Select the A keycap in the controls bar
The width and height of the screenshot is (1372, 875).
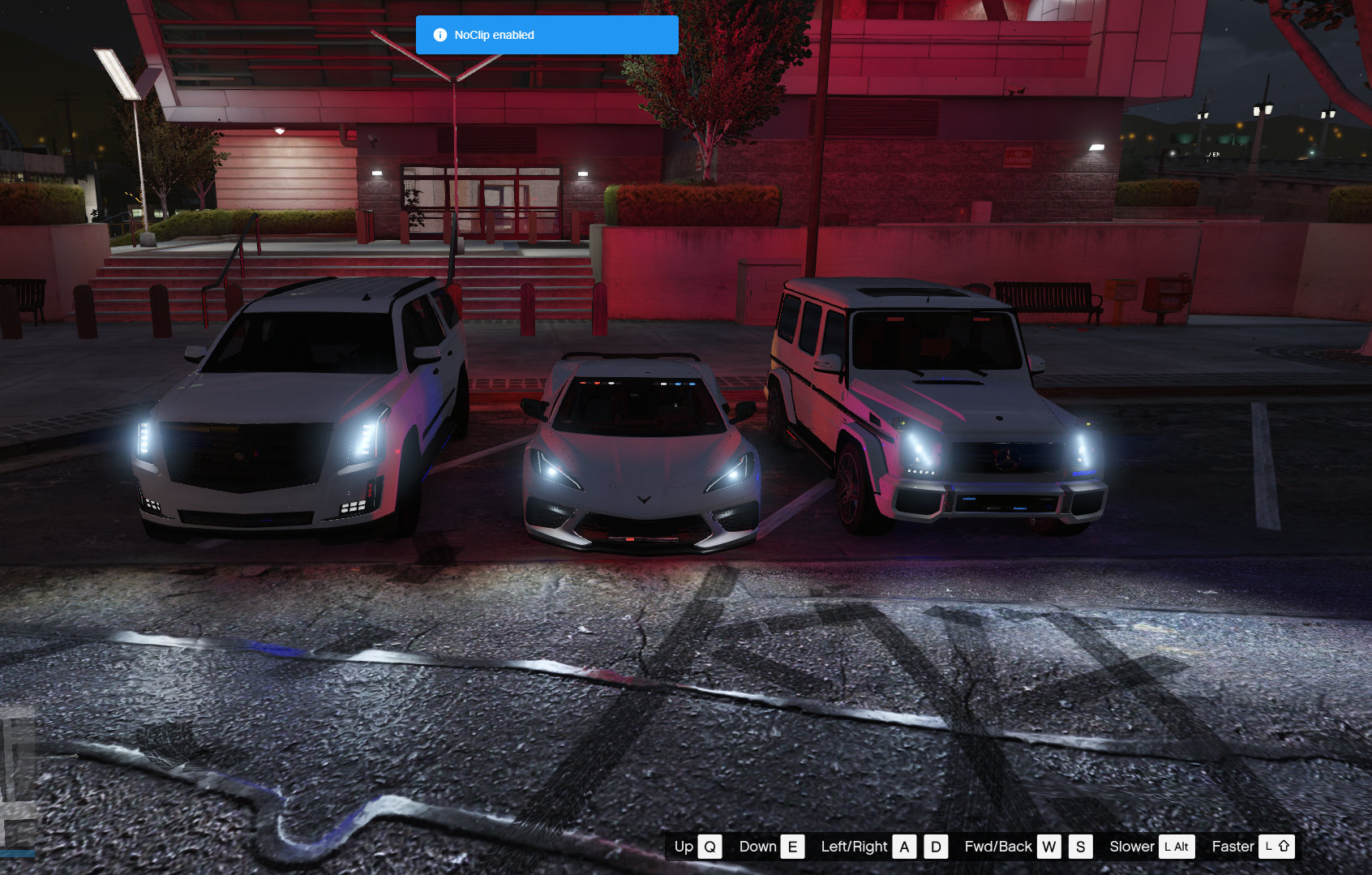tap(904, 847)
